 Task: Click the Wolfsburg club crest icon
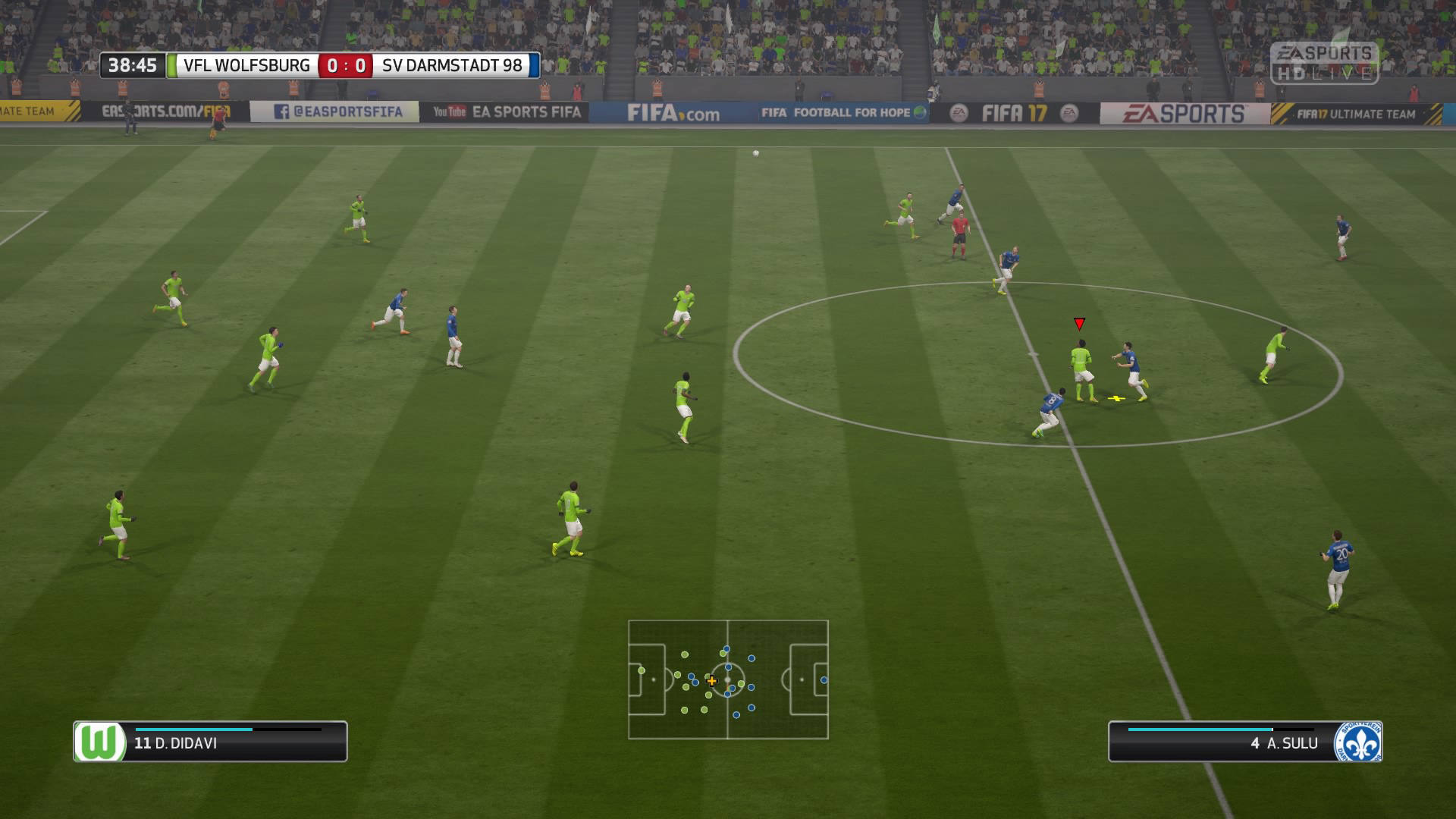[x=101, y=742]
